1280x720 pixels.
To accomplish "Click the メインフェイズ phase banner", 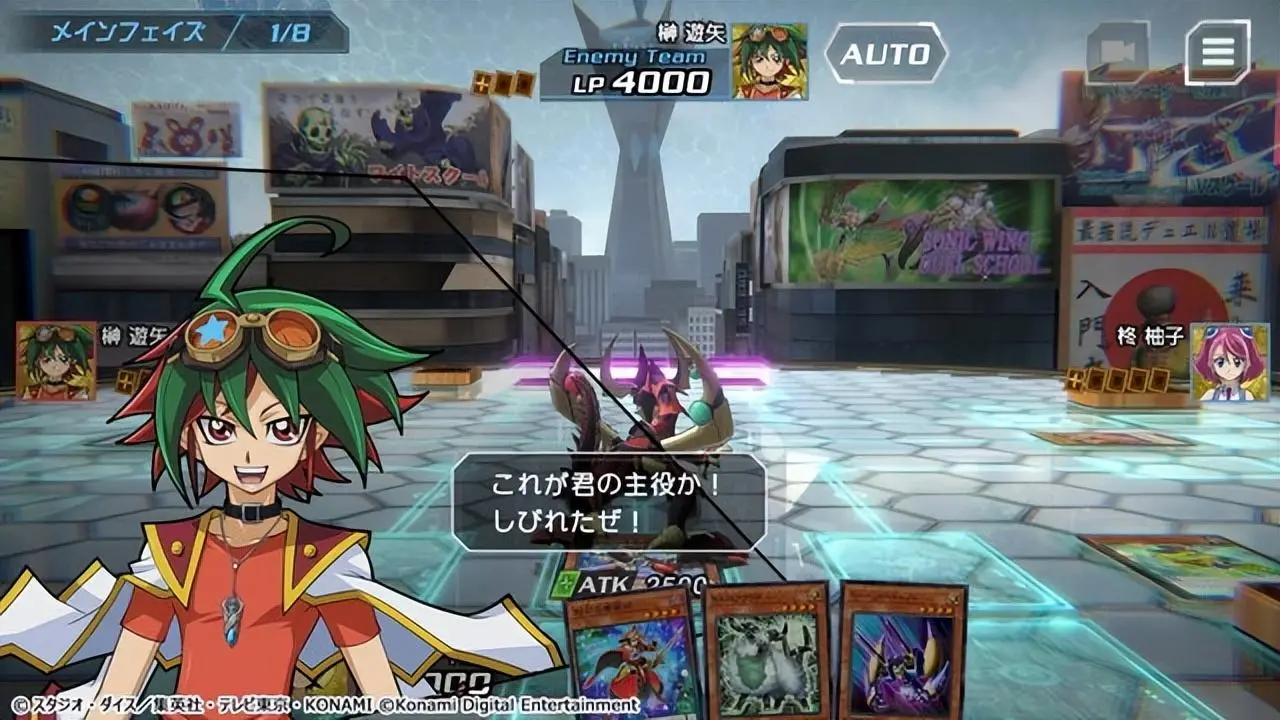I will click(128, 31).
